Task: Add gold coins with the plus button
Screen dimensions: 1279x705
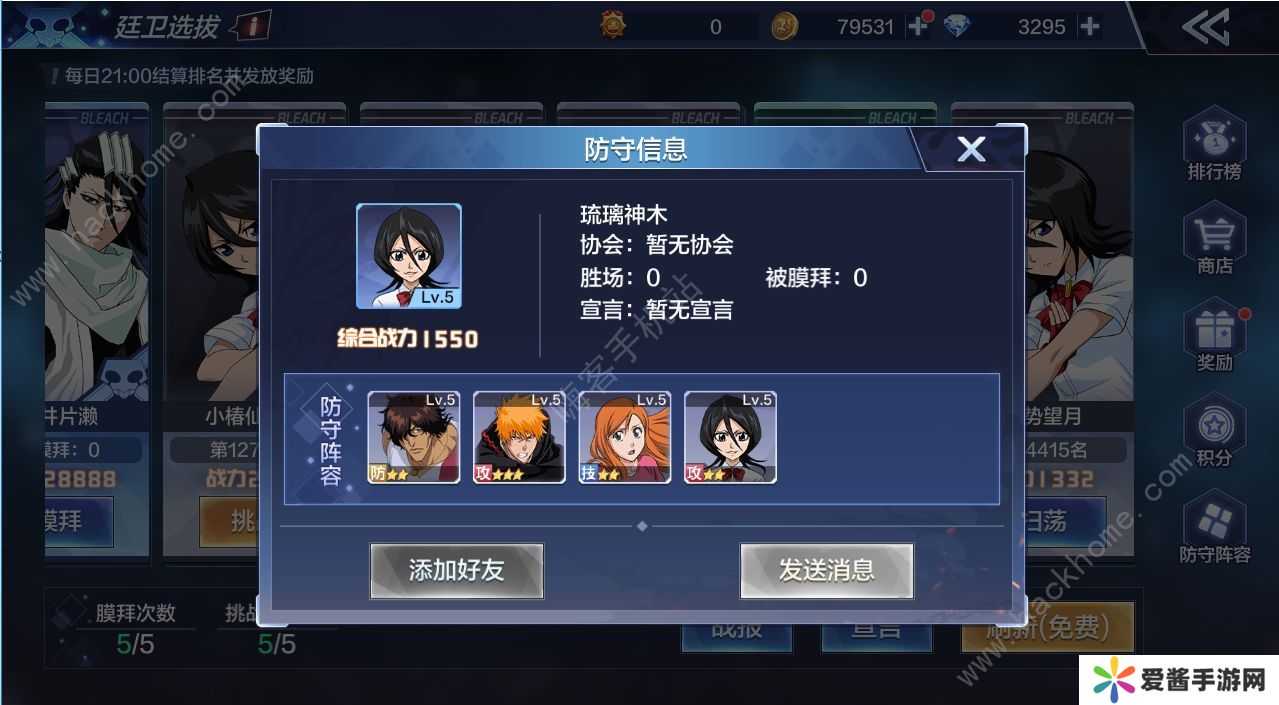Action: [x=917, y=27]
